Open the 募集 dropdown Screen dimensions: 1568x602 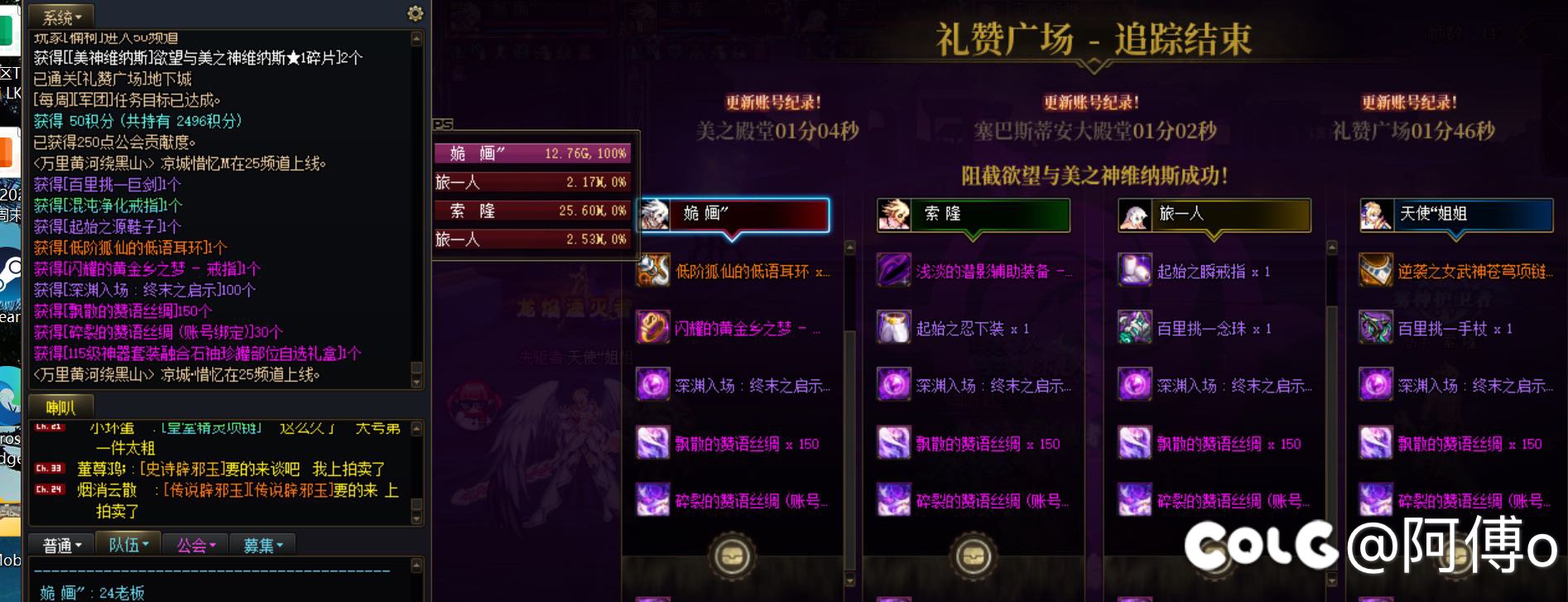click(262, 544)
